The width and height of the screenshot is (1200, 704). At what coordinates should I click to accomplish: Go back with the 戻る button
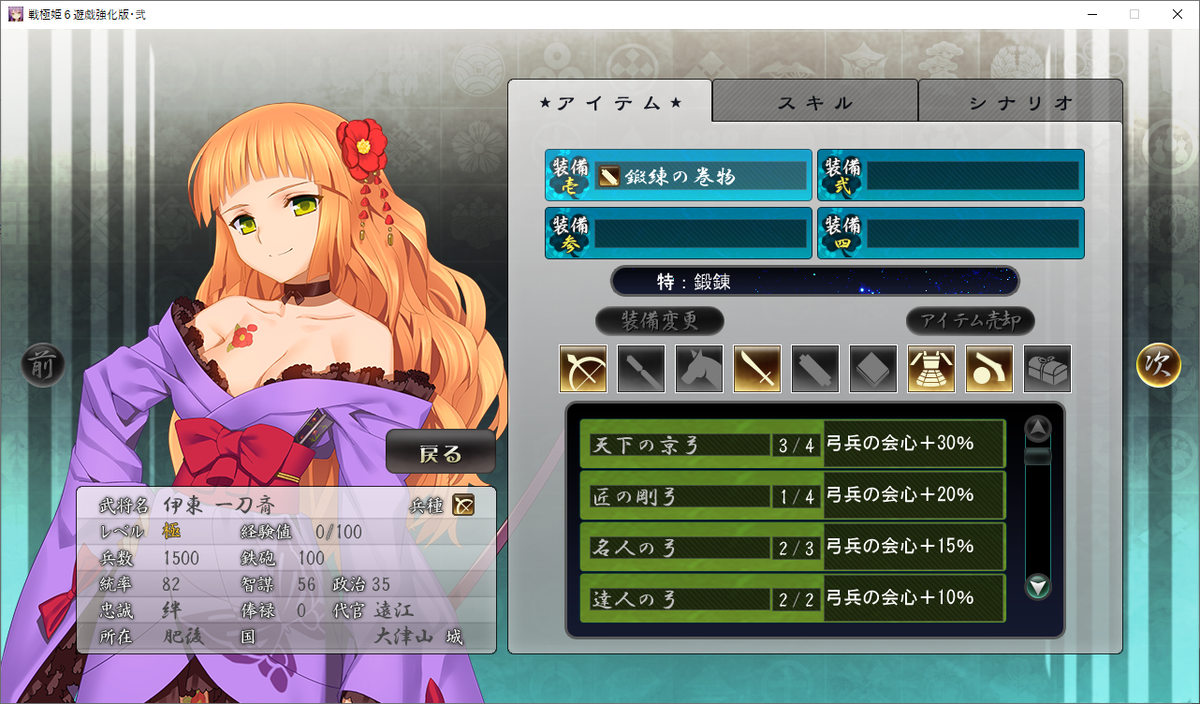click(x=441, y=454)
